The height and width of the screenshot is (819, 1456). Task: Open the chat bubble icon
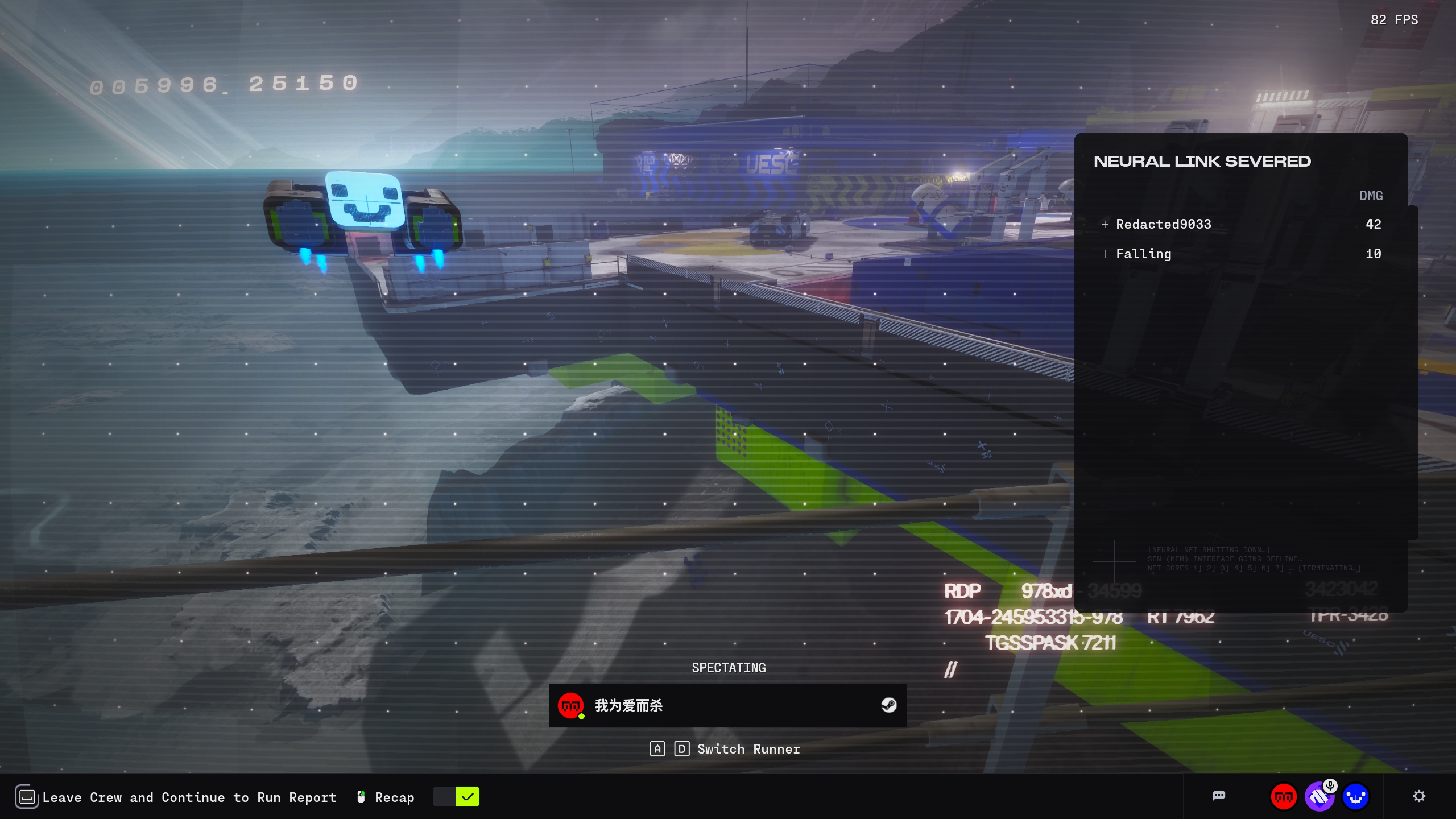1219,796
